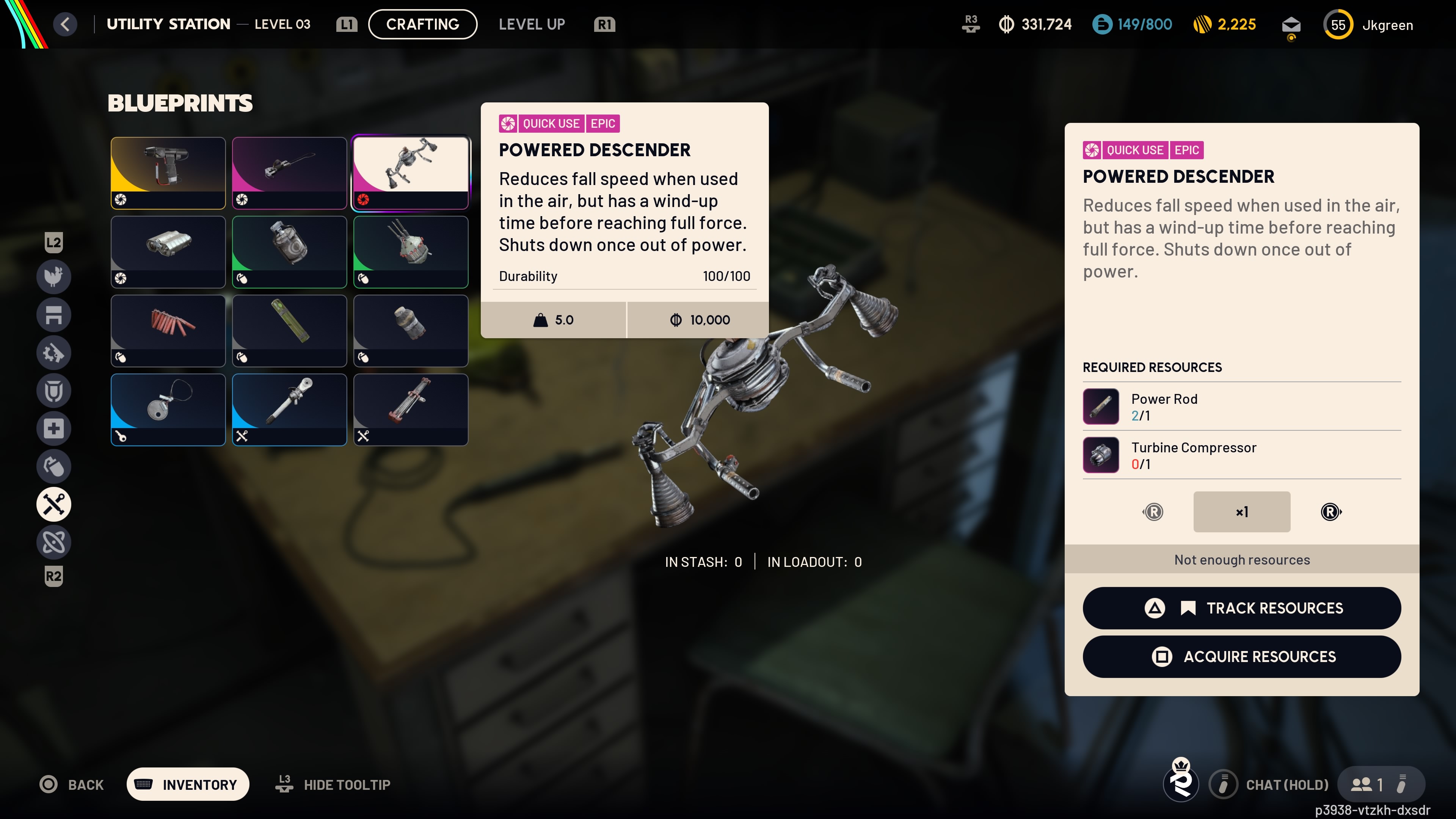Select the gear cog station category

[x=54, y=353]
